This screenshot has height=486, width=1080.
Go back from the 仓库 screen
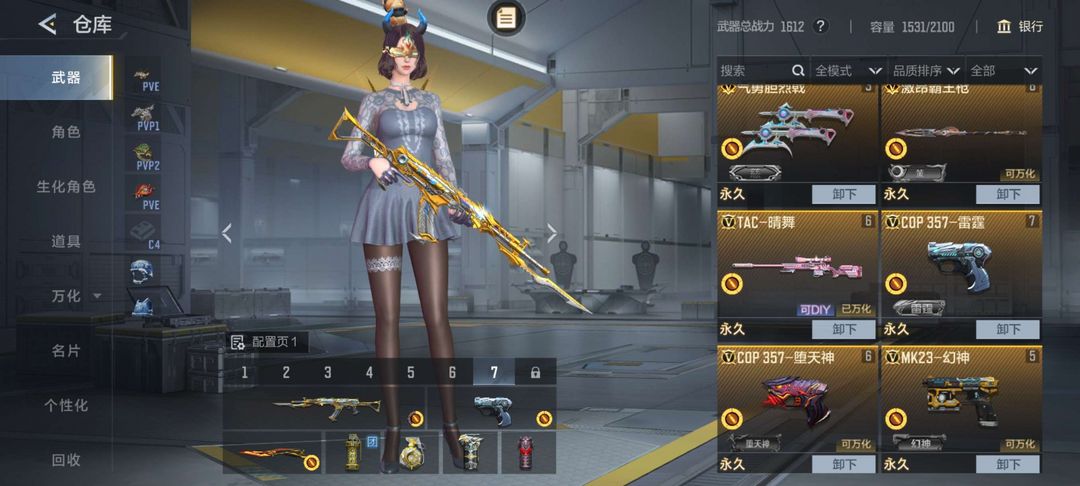[47, 25]
